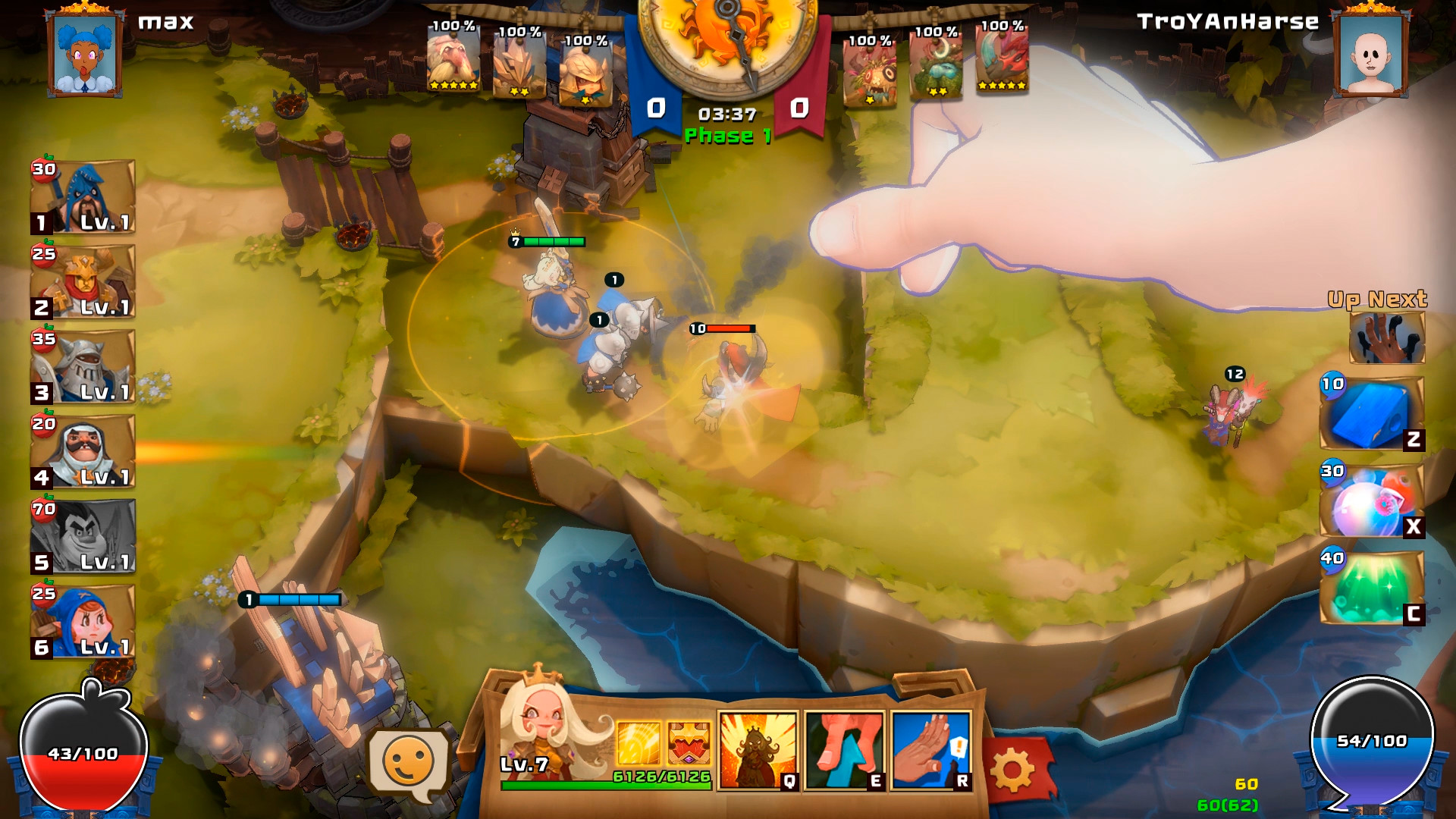
Task: Open the smiley emote bubble
Action: tap(409, 763)
